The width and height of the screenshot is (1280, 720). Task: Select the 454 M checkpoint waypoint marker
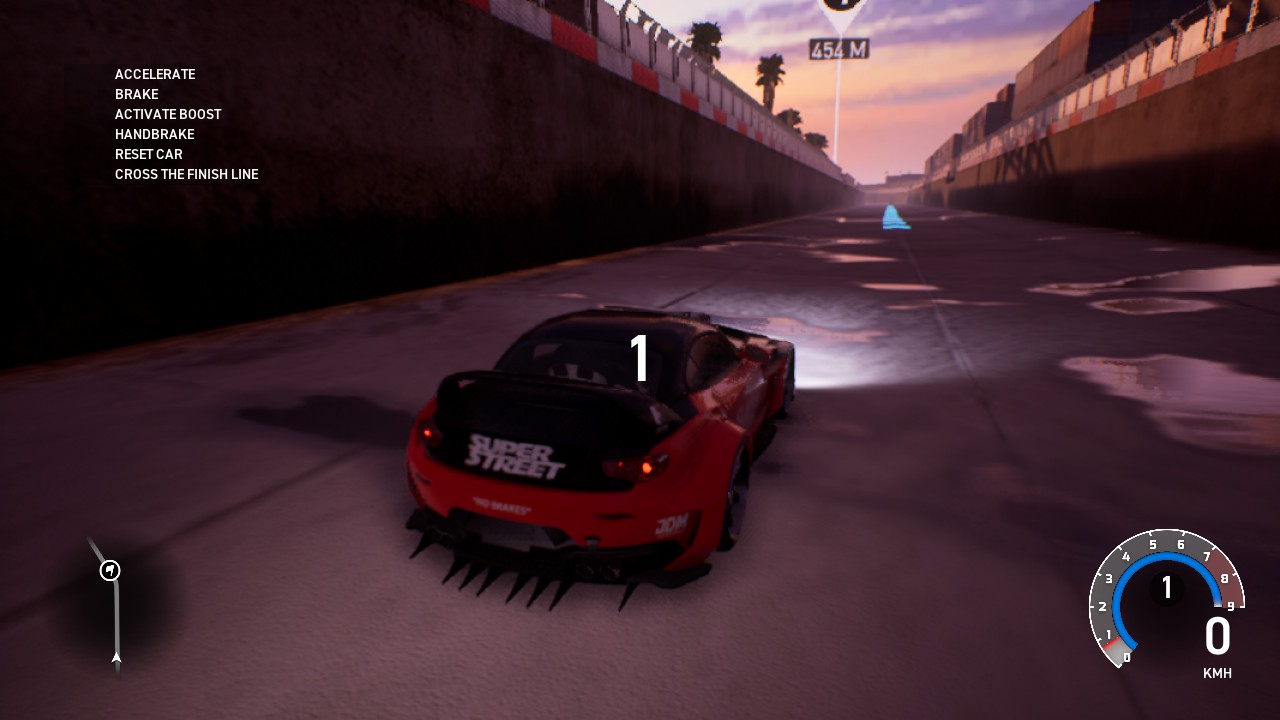tap(838, 12)
